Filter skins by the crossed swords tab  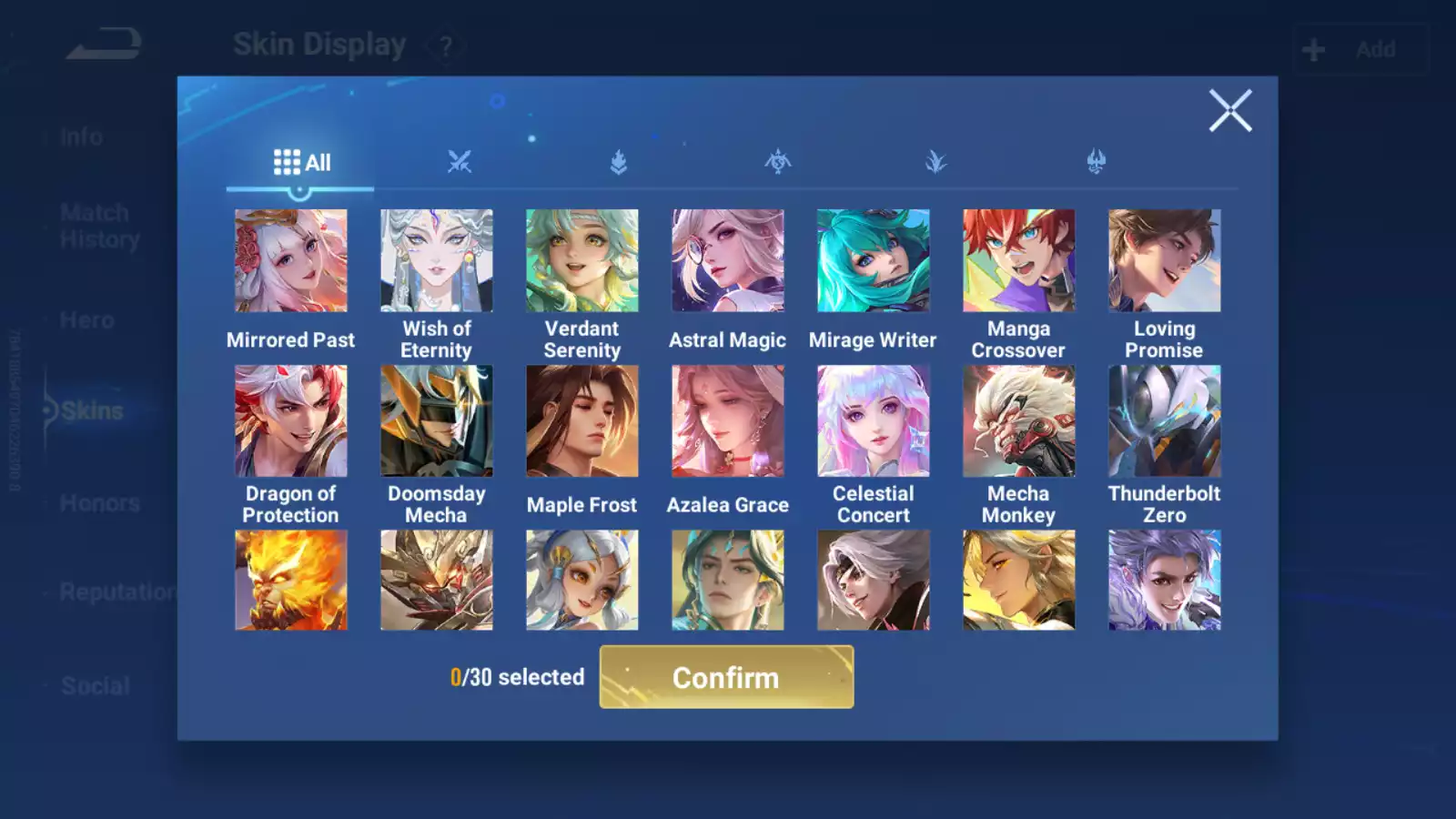[460, 163]
